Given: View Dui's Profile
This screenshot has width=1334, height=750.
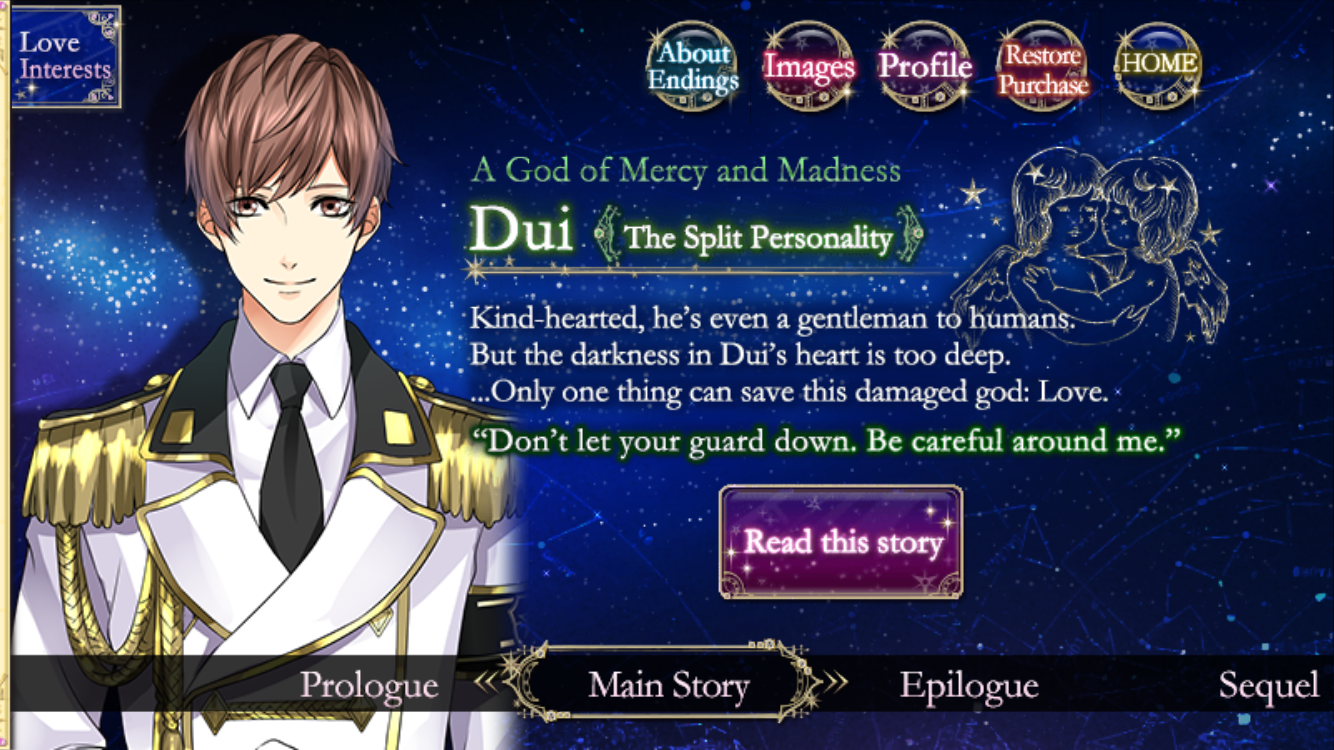Looking at the screenshot, I should (925, 66).
